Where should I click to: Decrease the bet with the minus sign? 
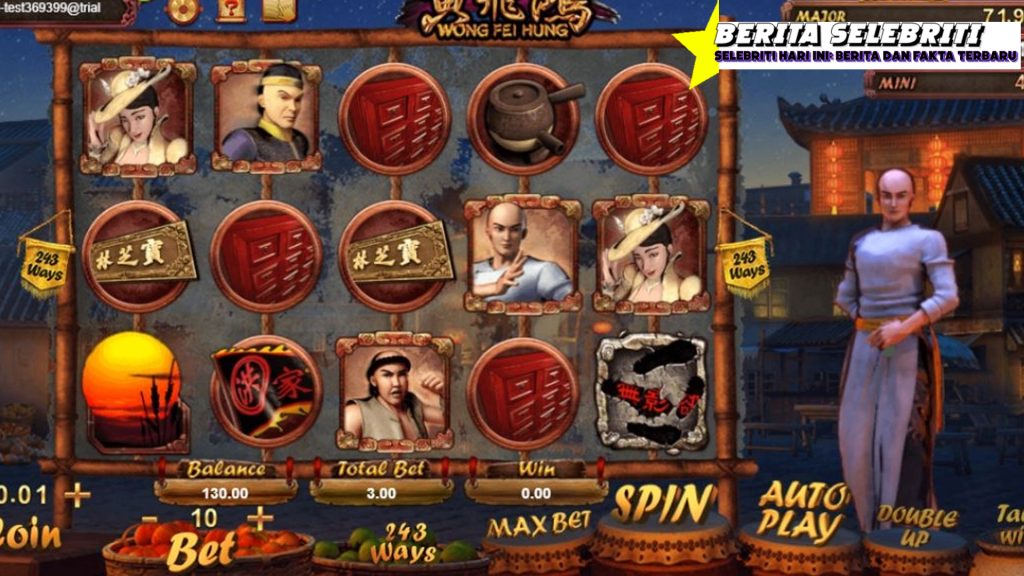pos(149,518)
